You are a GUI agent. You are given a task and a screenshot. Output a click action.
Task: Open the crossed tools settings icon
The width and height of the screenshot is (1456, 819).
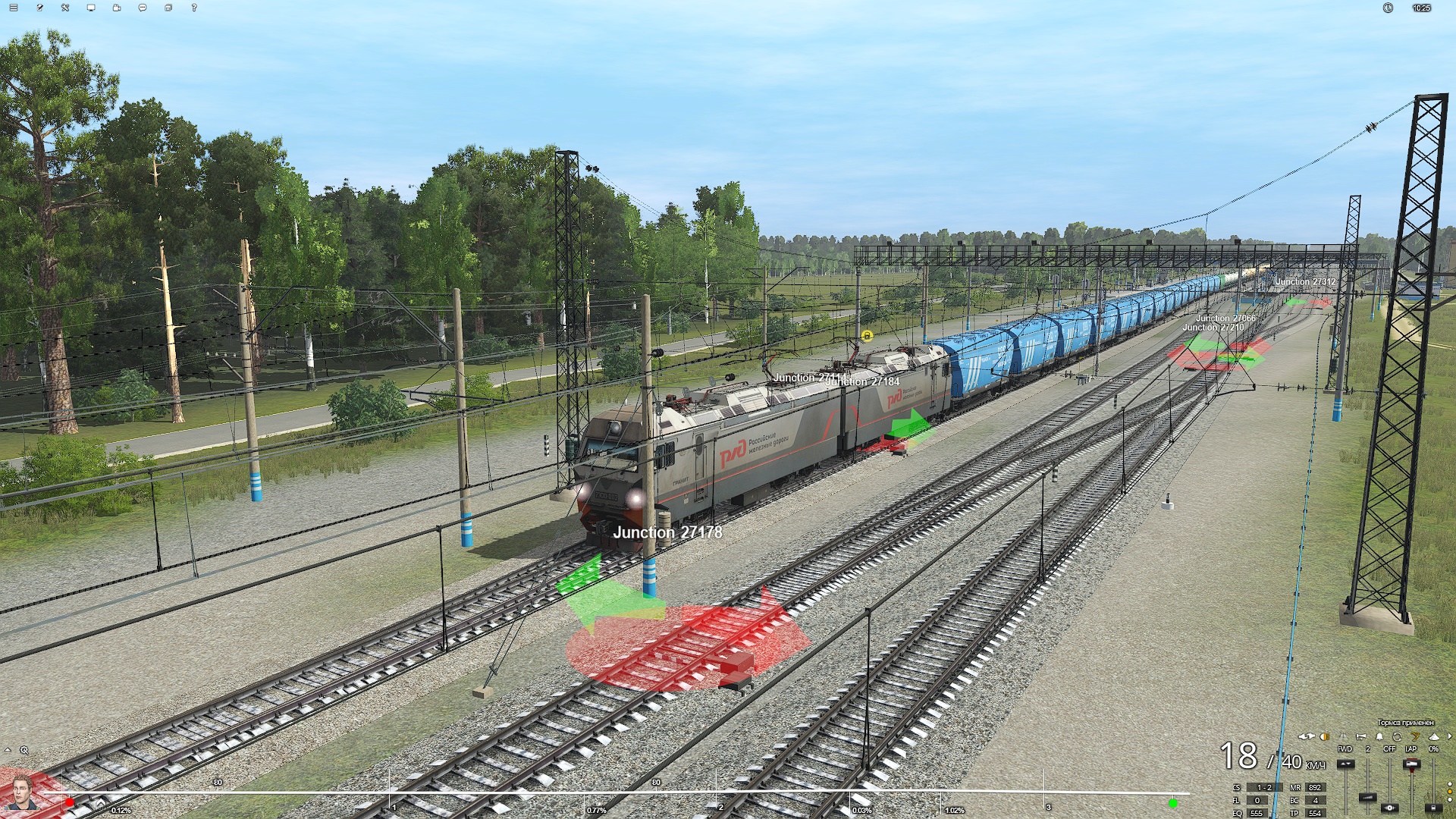pos(65,8)
